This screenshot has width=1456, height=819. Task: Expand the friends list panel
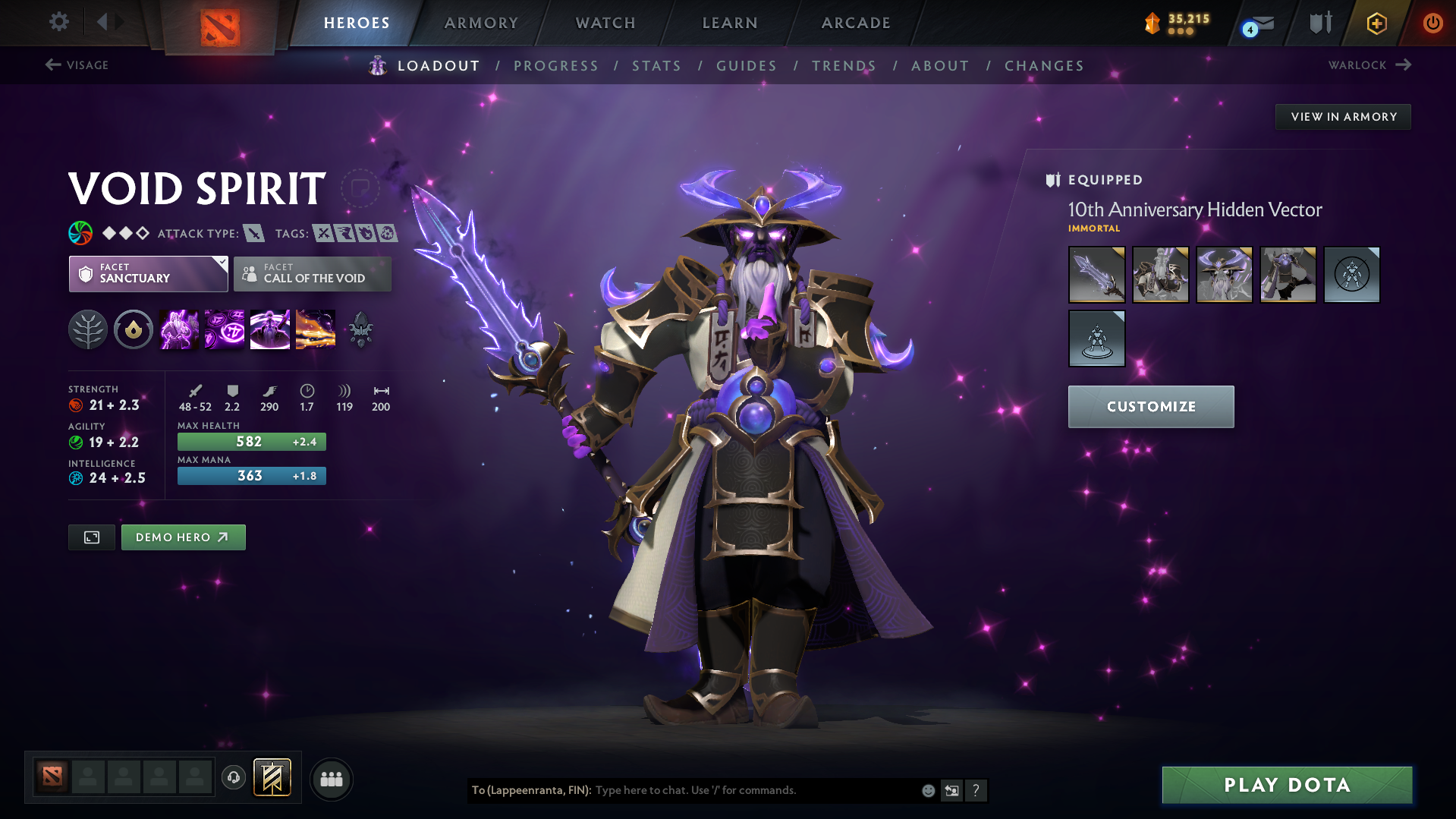332,779
